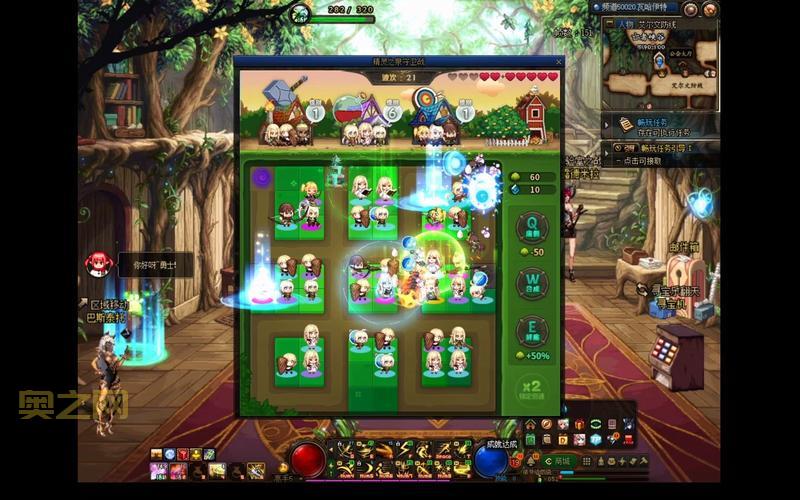
Task: Click the 商城 shop button
Action: (x=561, y=461)
